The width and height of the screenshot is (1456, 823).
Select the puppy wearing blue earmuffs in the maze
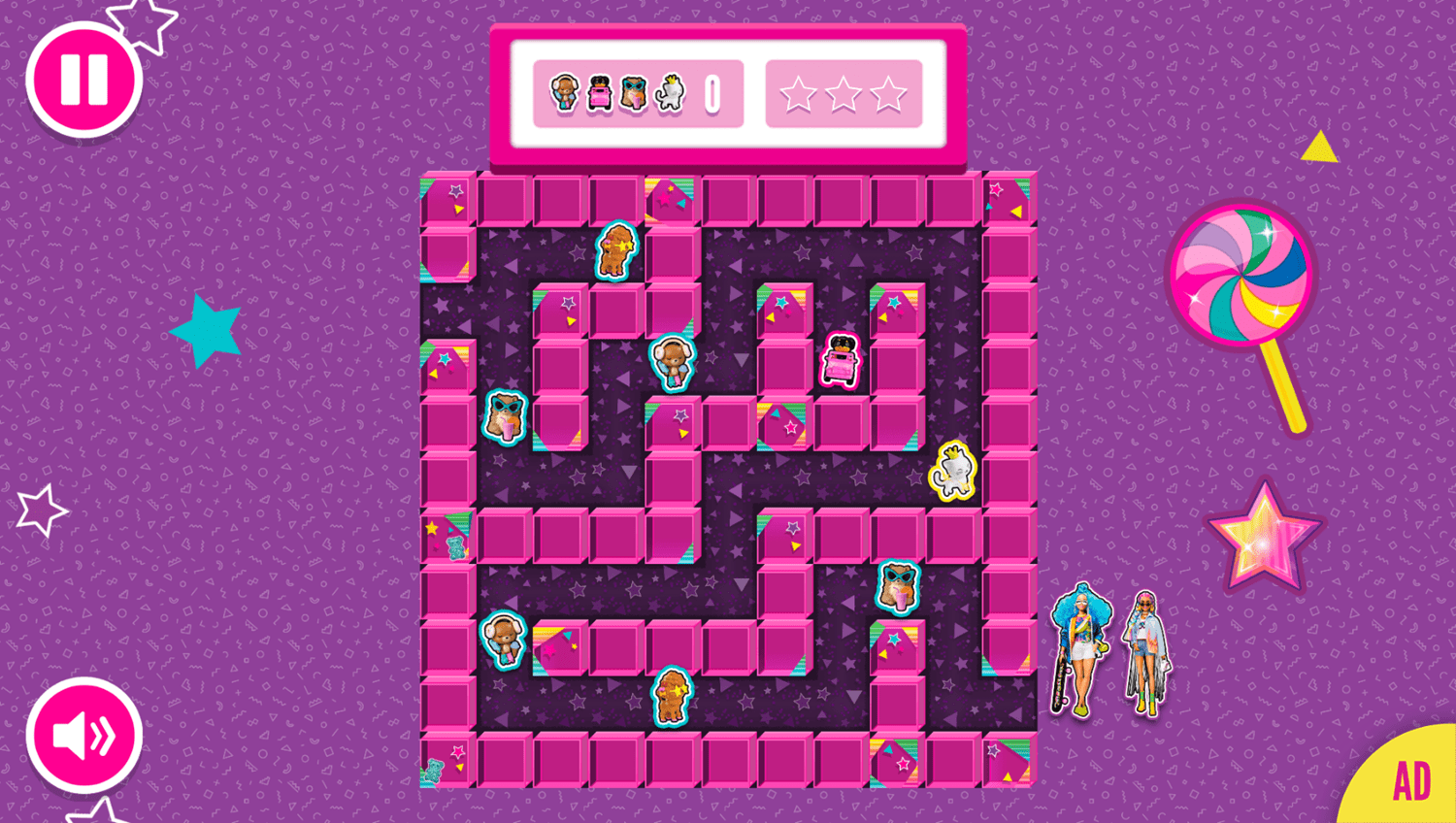pyautogui.click(x=674, y=366)
